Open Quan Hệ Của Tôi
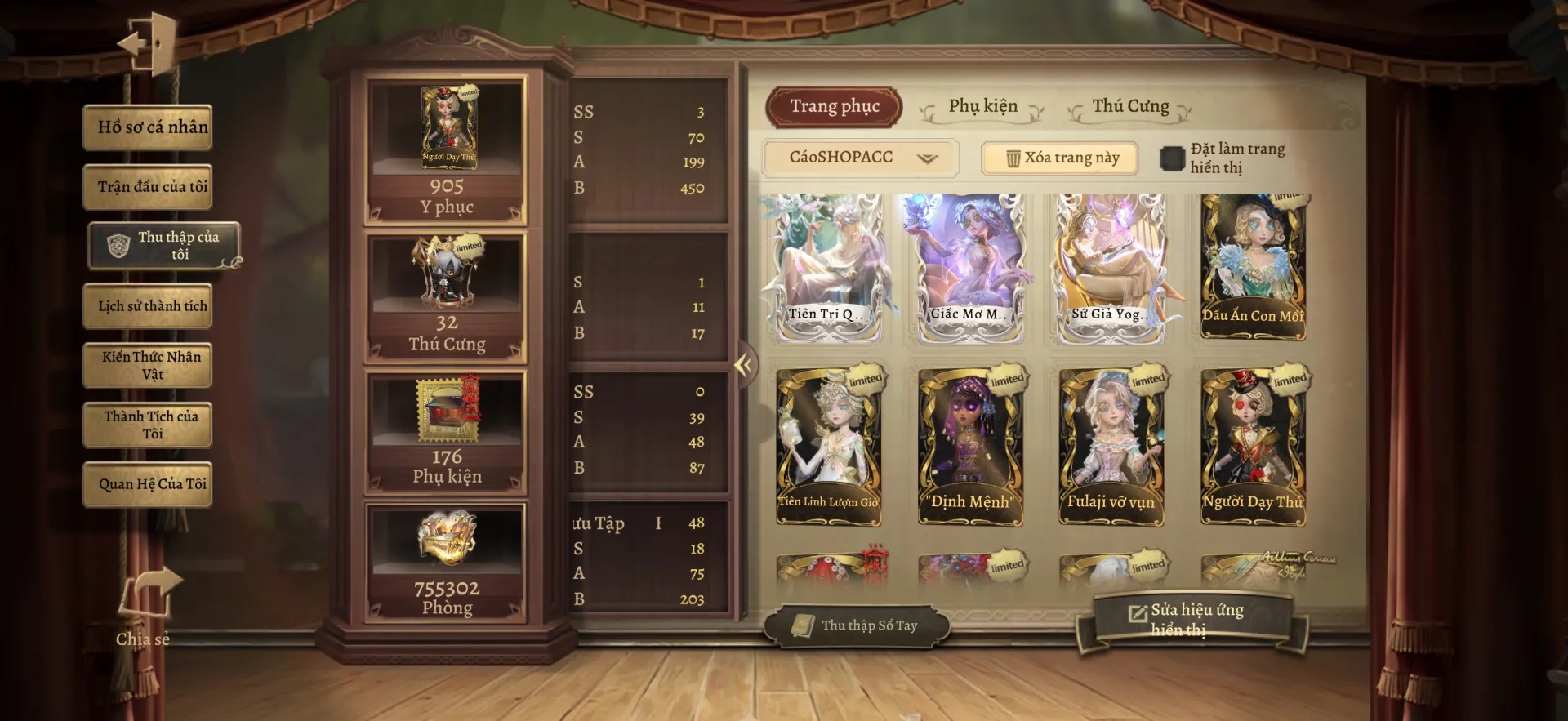The image size is (1568, 721). tap(148, 484)
